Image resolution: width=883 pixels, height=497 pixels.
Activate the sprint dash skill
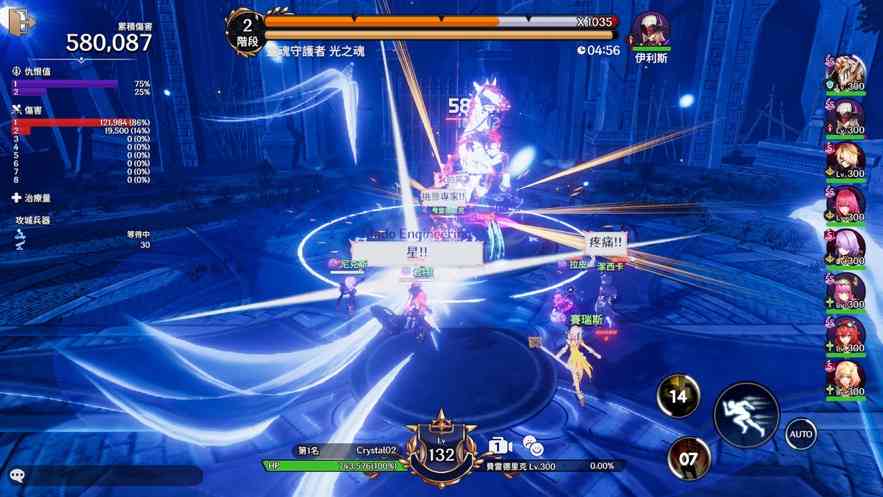pyautogui.click(x=745, y=414)
